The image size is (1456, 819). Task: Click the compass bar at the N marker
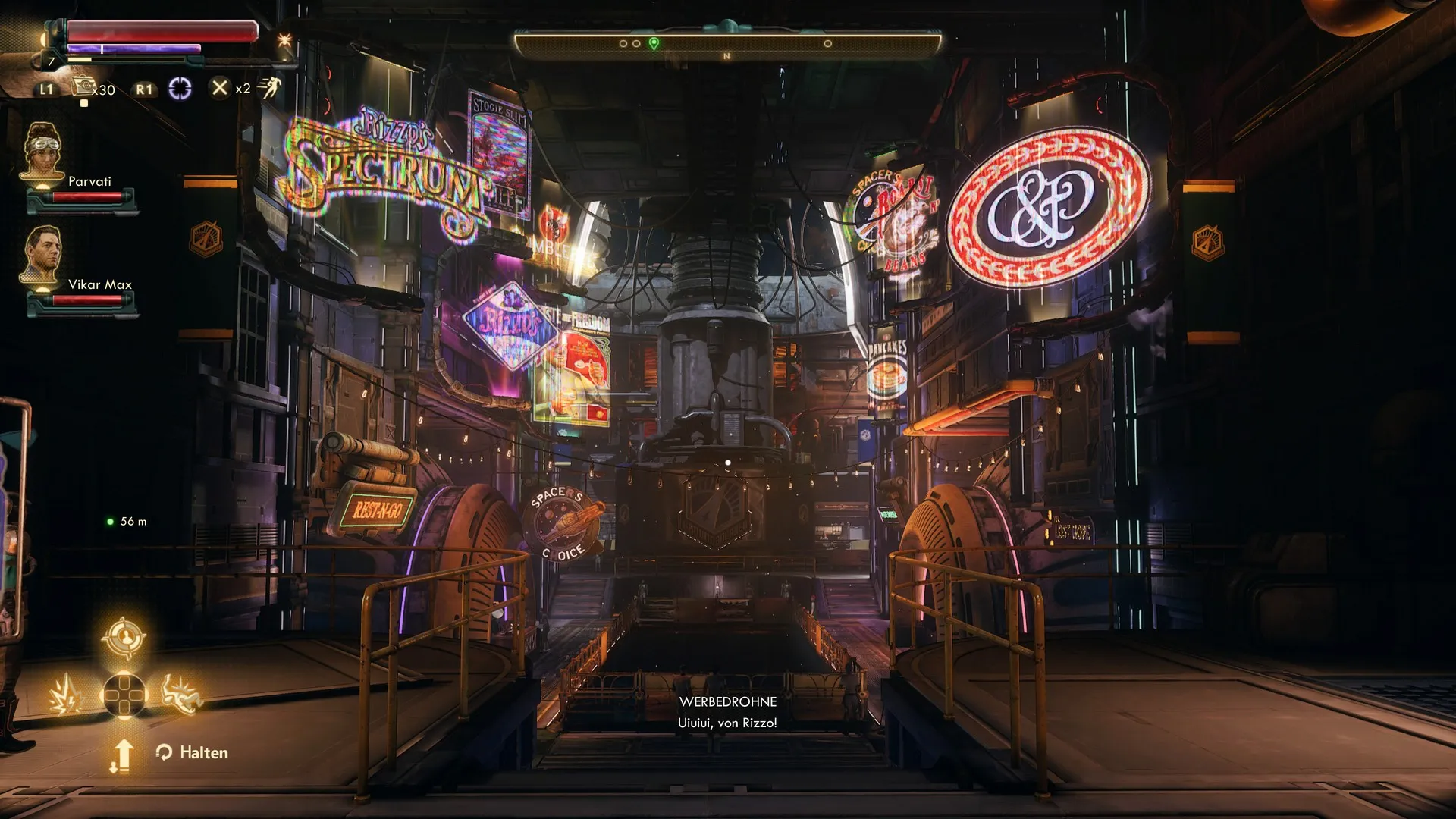click(726, 56)
